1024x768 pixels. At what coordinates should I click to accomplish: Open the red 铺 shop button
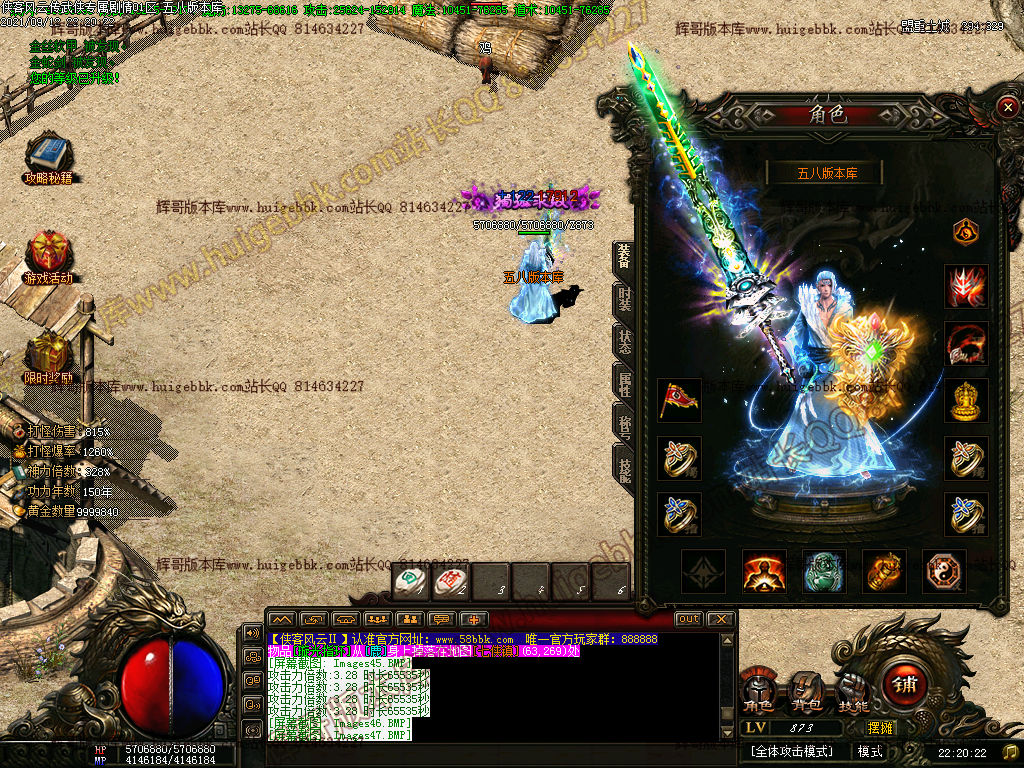pyautogui.click(x=904, y=685)
